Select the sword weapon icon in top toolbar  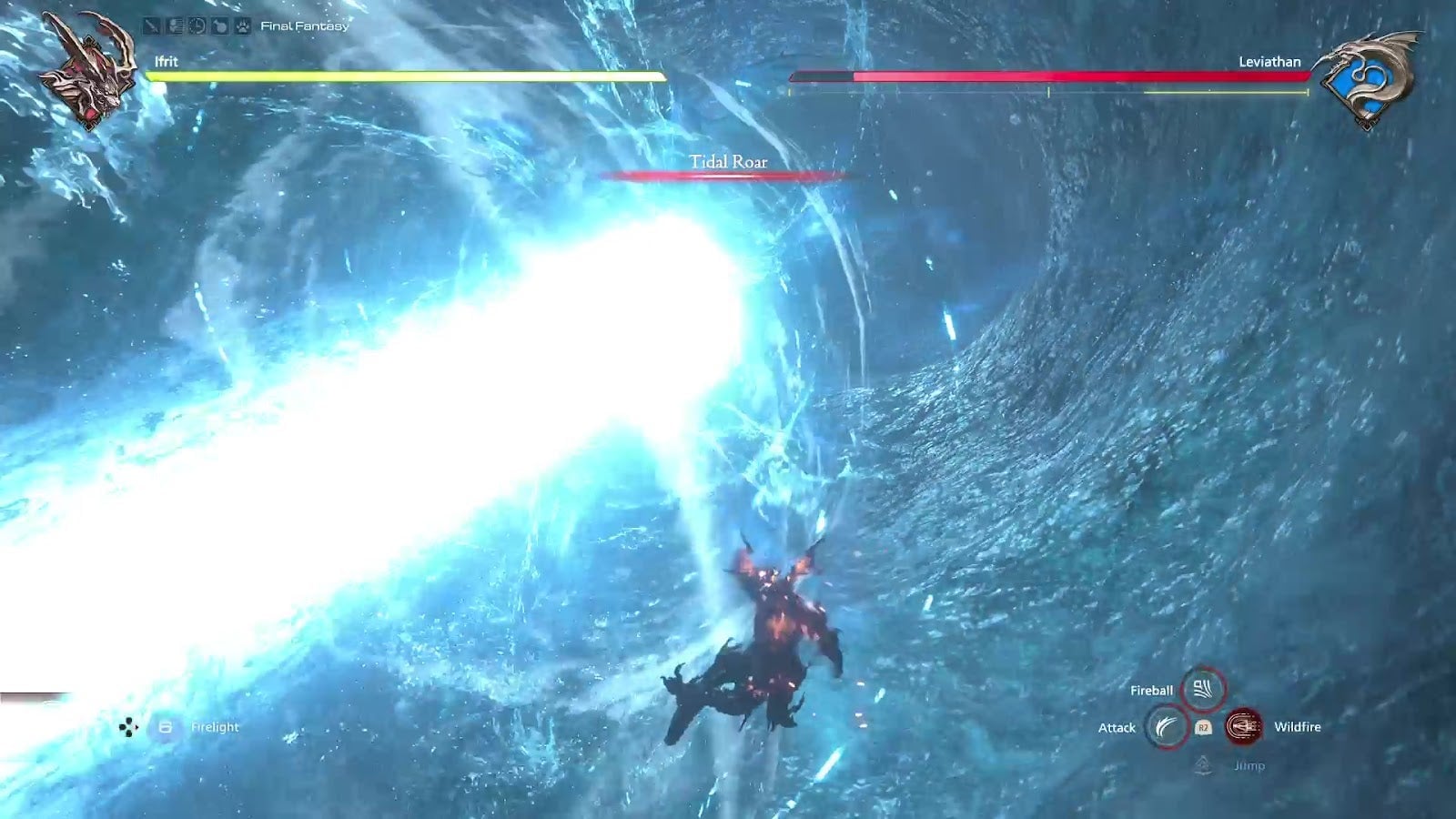click(151, 26)
